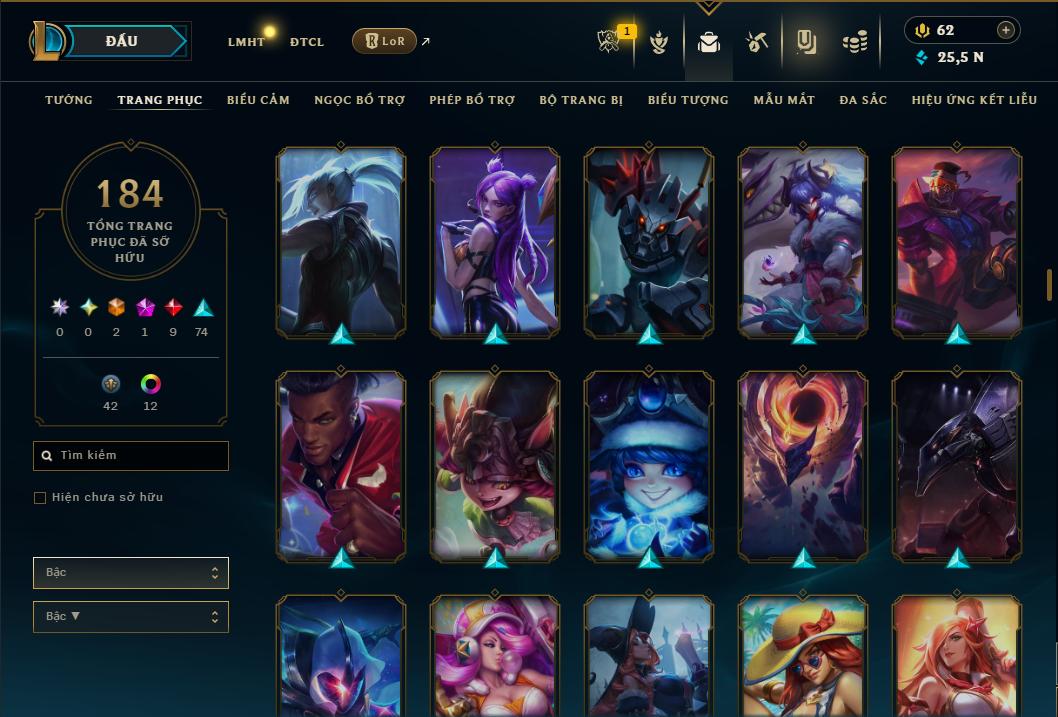Open the BỘ TRANG BỊ item sets tab

581,100
